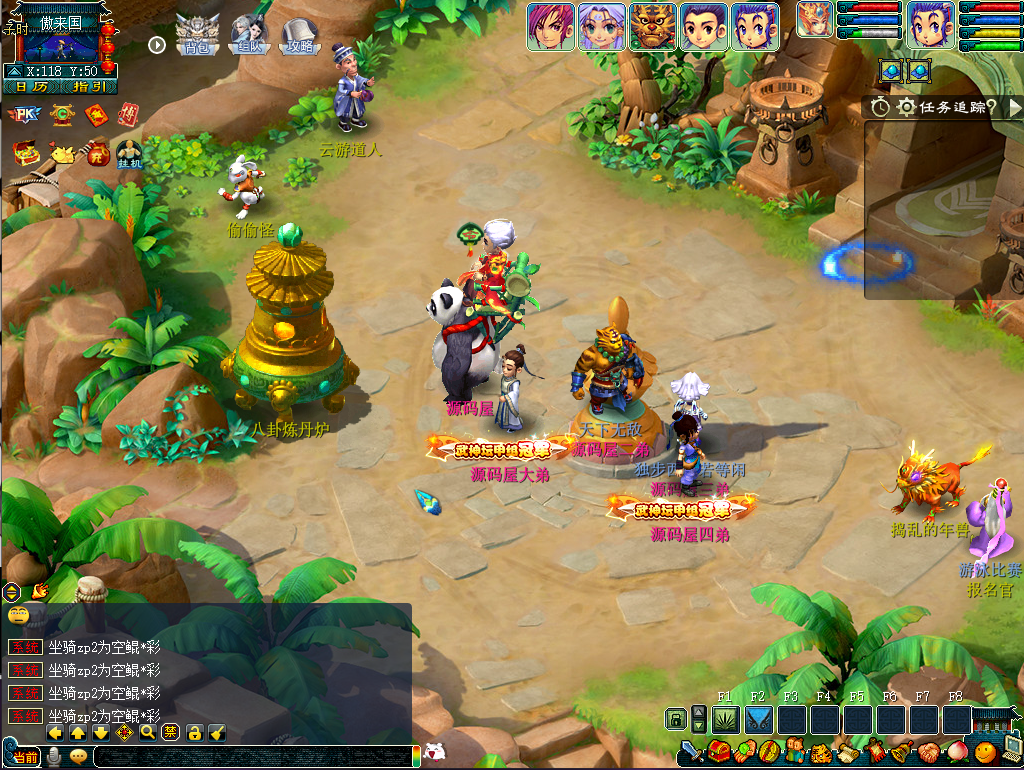Open the 攻略 guide button
Viewport: 1024px width, 770px height.
tap(300, 35)
